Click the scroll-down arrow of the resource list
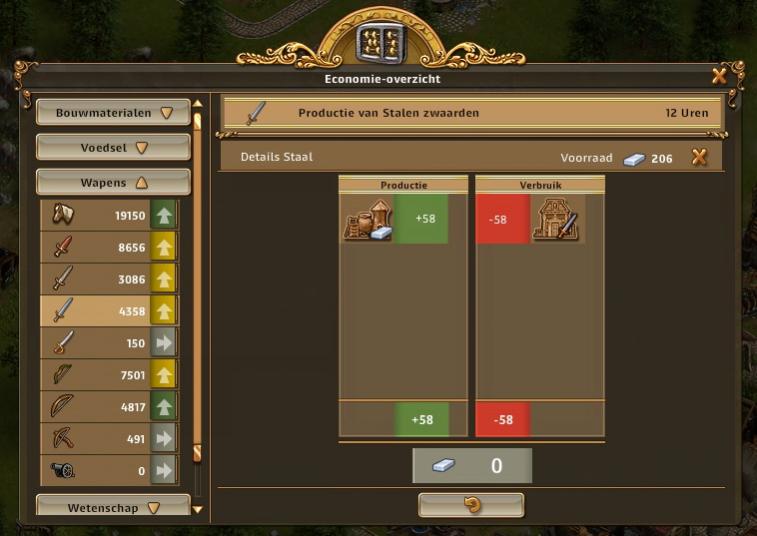Screen dimensions: 757x536 tap(197, 509)
